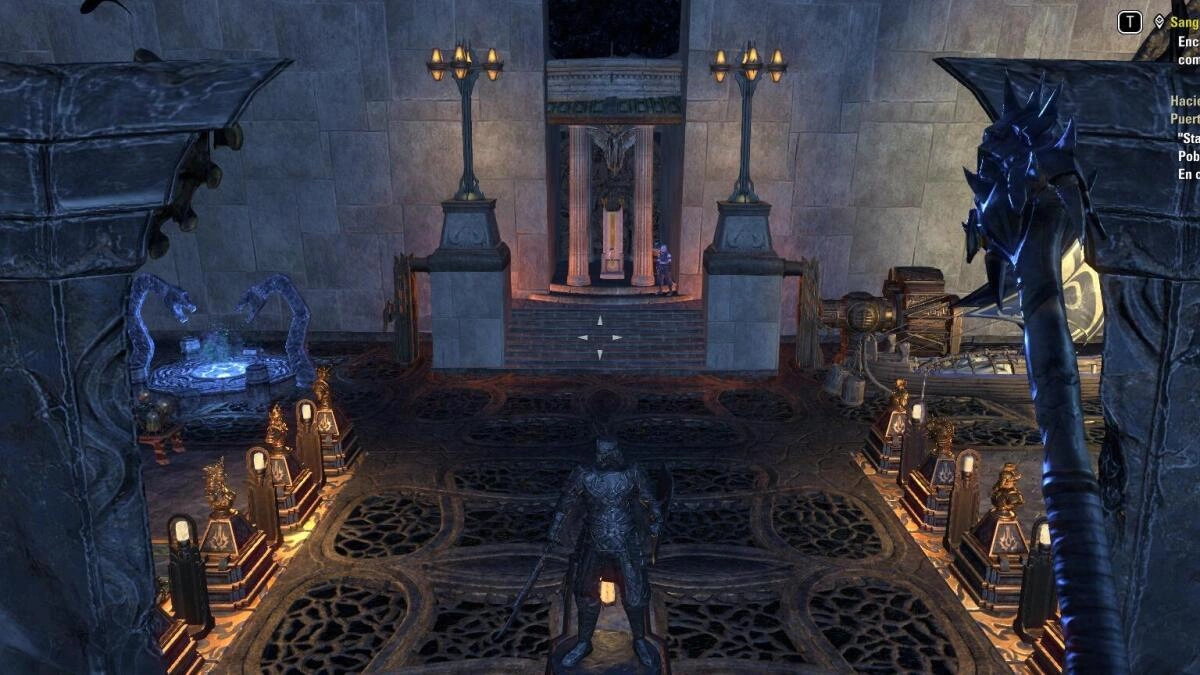The width and height of the screenshot is (1200, 675).
Task: Click the quest marker icon beside the tracked quest
Action: click(x=1160, y=21)
